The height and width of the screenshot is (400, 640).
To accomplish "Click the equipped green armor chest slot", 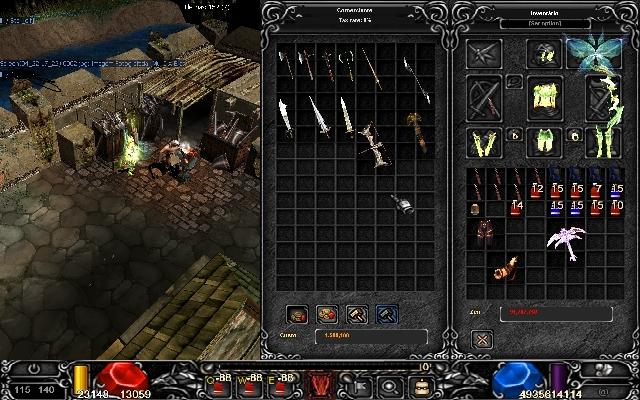I will tap(543, 98).
